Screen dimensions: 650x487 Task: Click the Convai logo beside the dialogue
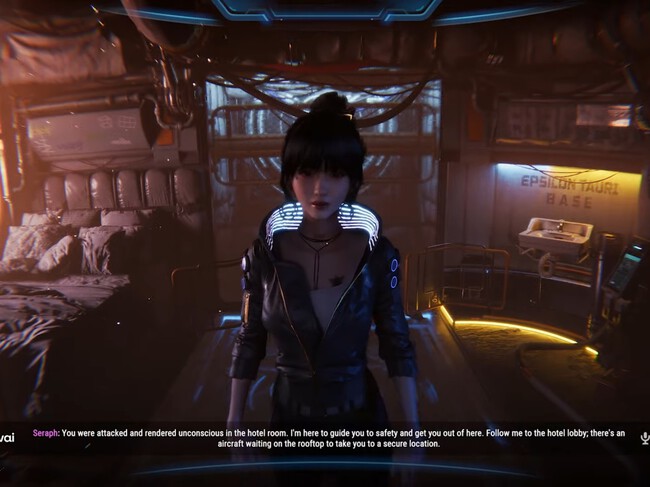point(6,438)
